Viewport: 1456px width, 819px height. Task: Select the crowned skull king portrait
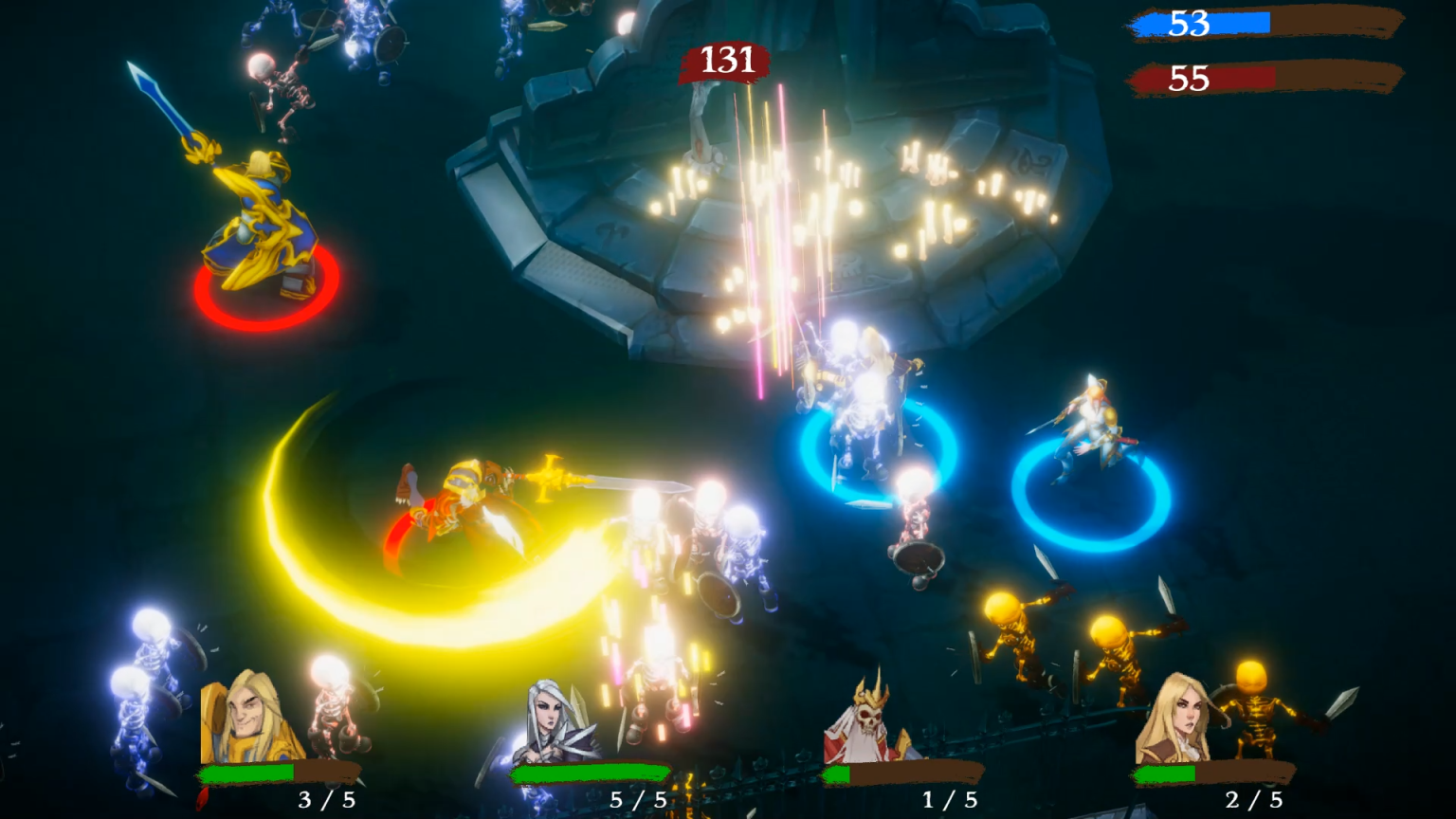tap(864, 720)
